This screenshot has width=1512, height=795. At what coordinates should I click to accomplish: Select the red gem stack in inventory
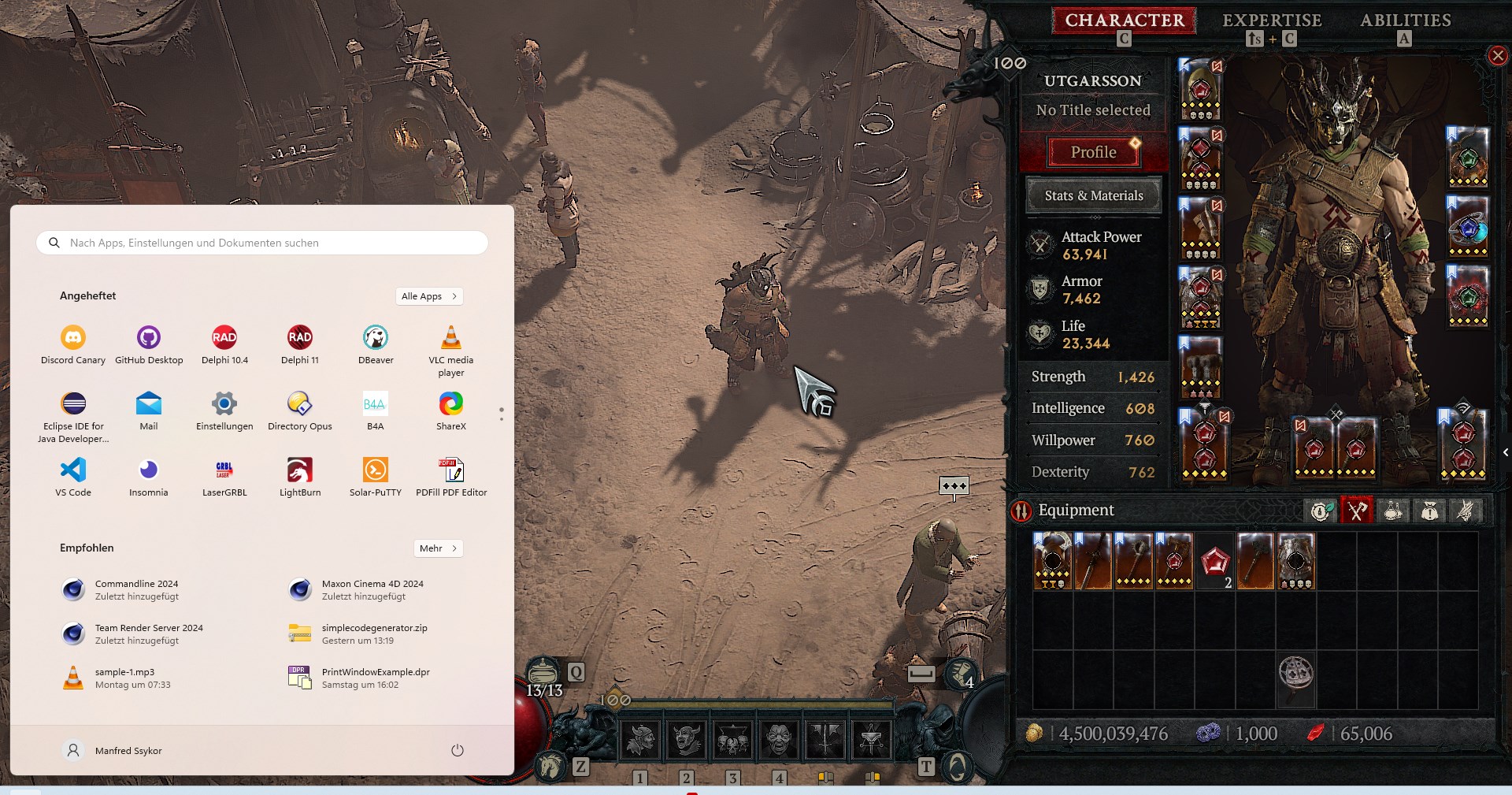[1215, 561]
